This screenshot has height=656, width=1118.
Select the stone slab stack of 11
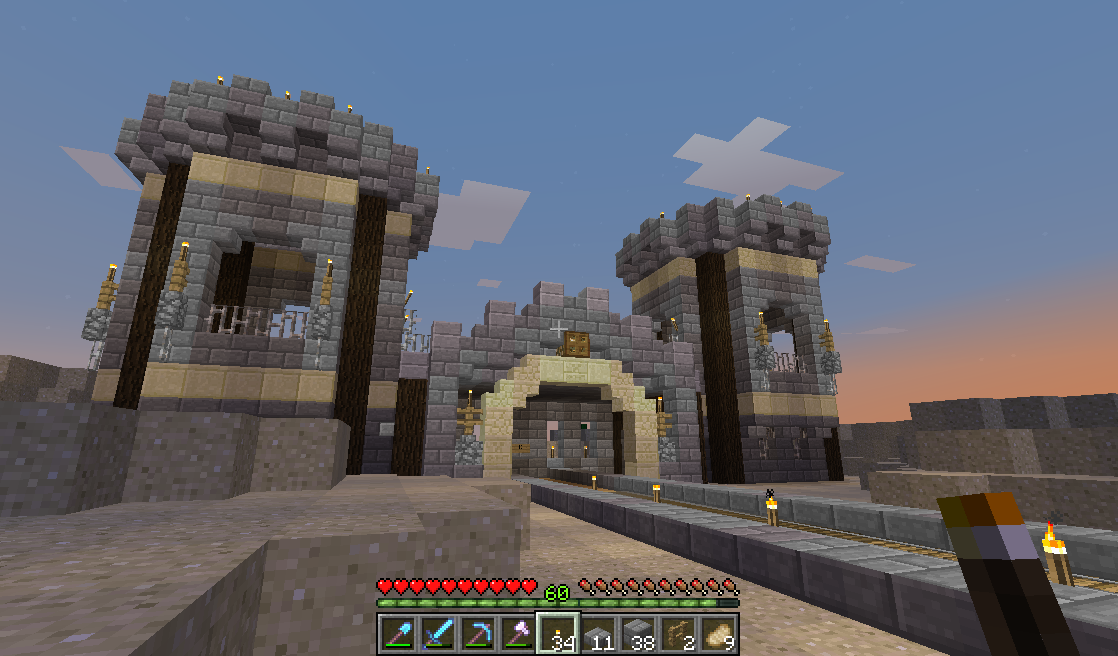click(598, 634)
